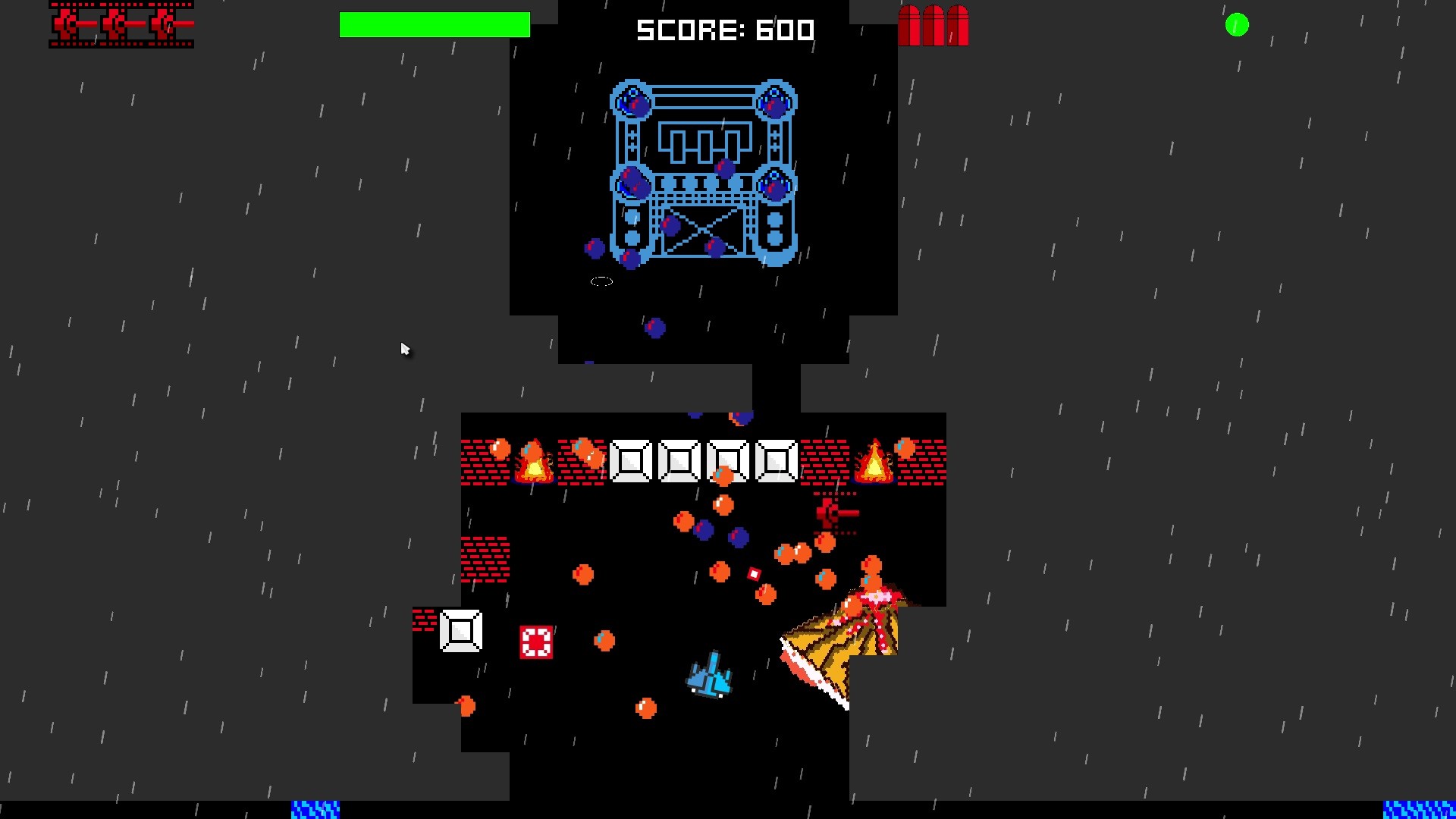Screen dimensions: 1456x819
Task: Select the isolated white crate on the left
Action: (x=460, y=629)
